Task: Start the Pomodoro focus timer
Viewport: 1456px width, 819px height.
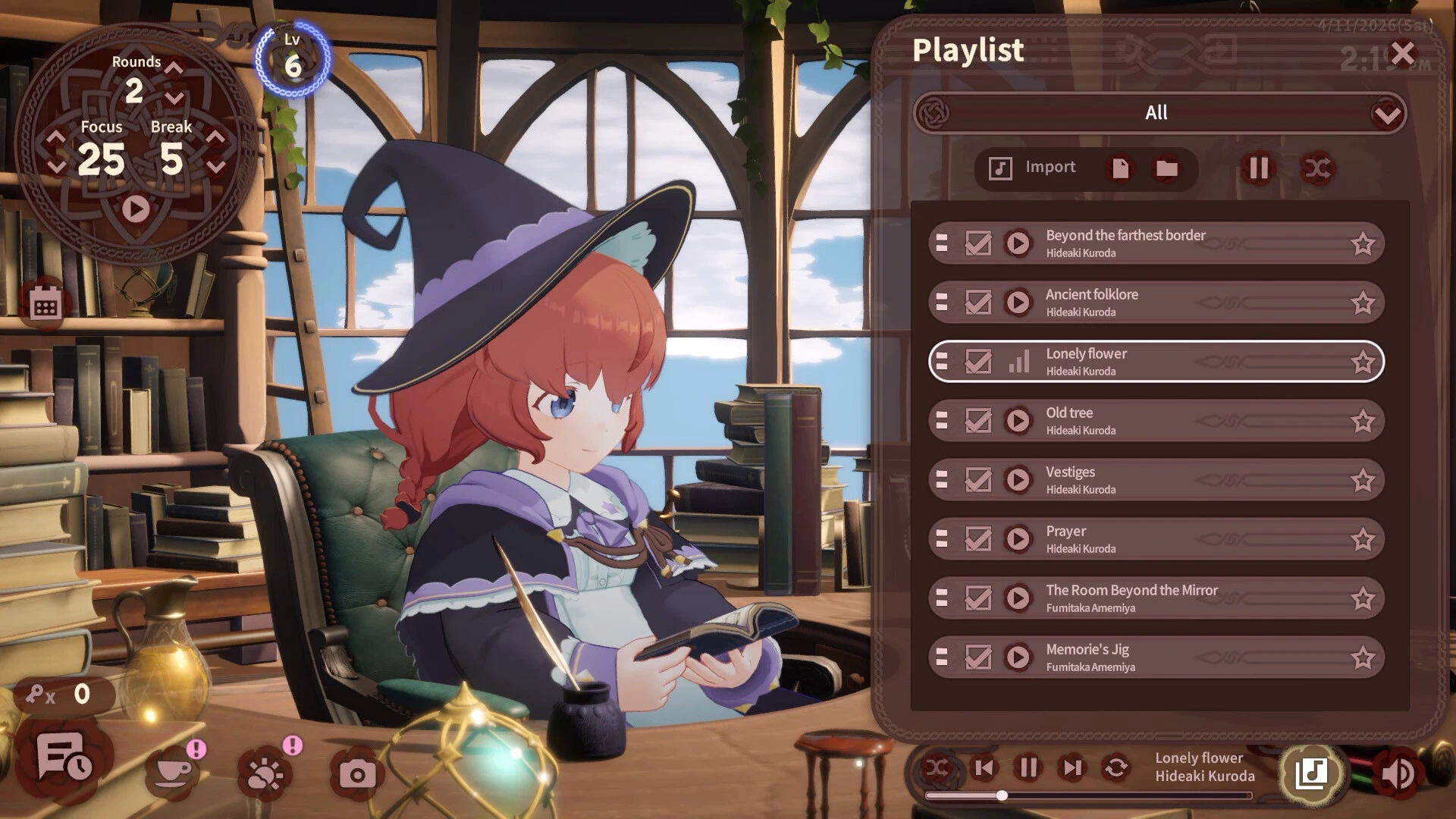Action: pos(136,209)
